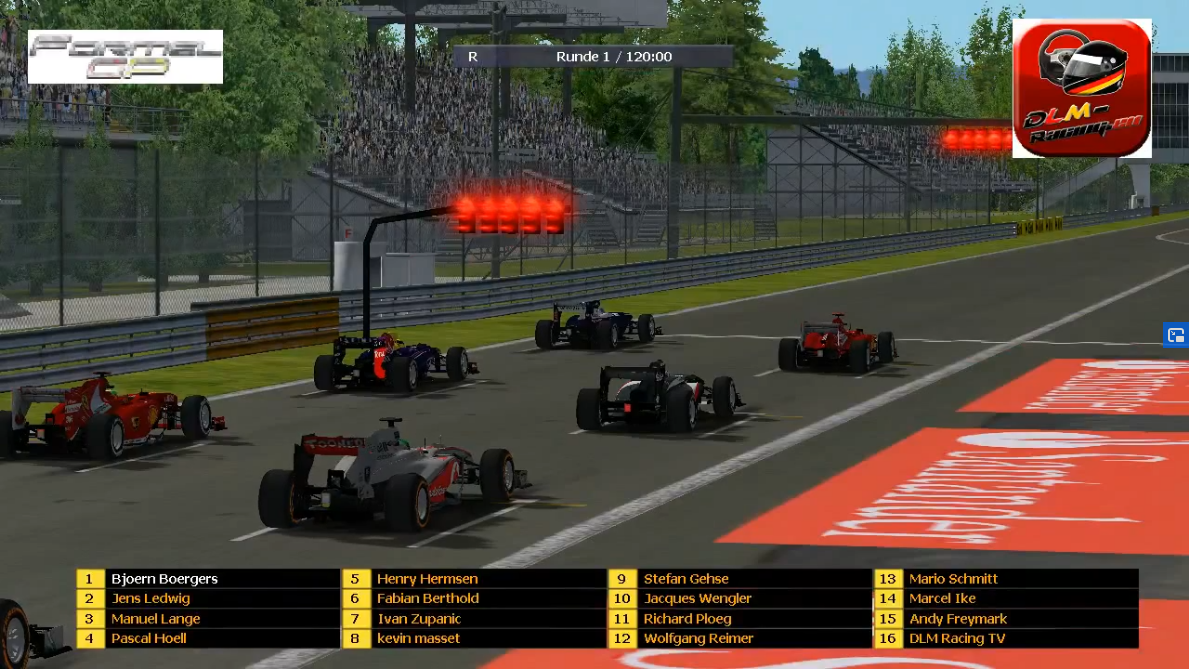Screen dimensions: 1189x669
Task: Pick Pascal Hoell in the standings
Action: (149, 639)
